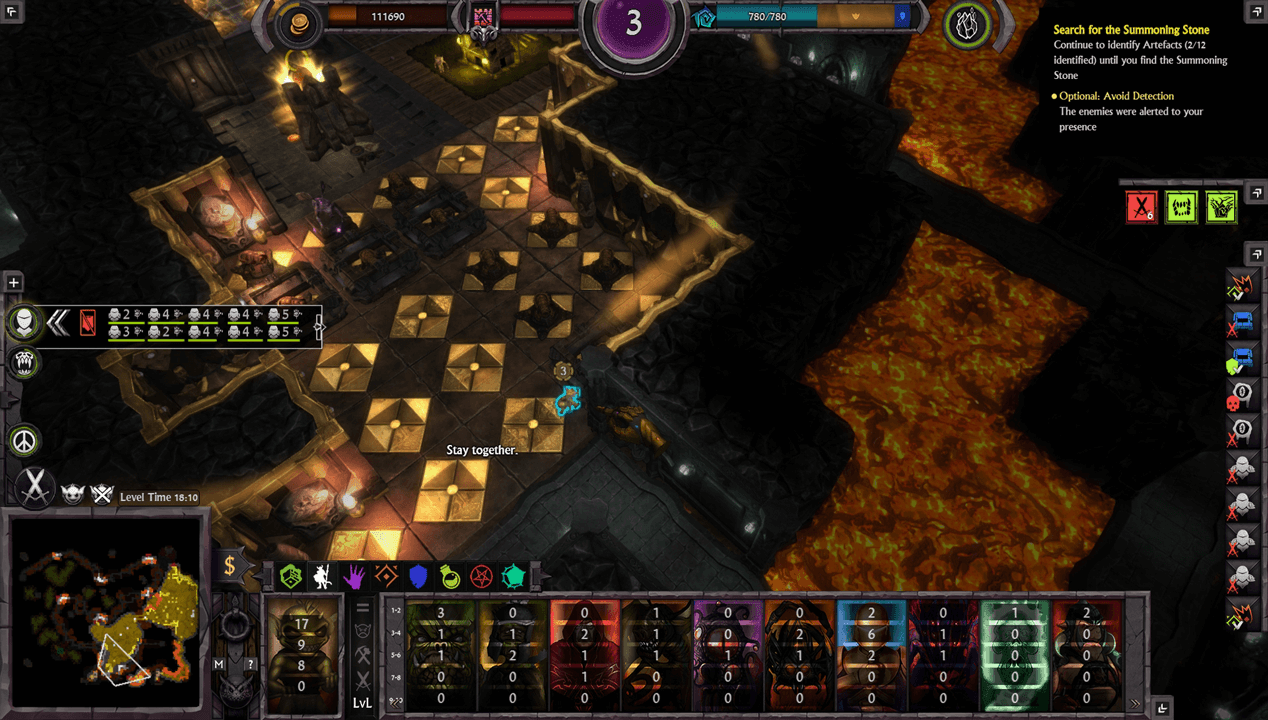Screen dimensions: 1268x720
Task: Open the purple hand spells tab
Action: (355, 575)
